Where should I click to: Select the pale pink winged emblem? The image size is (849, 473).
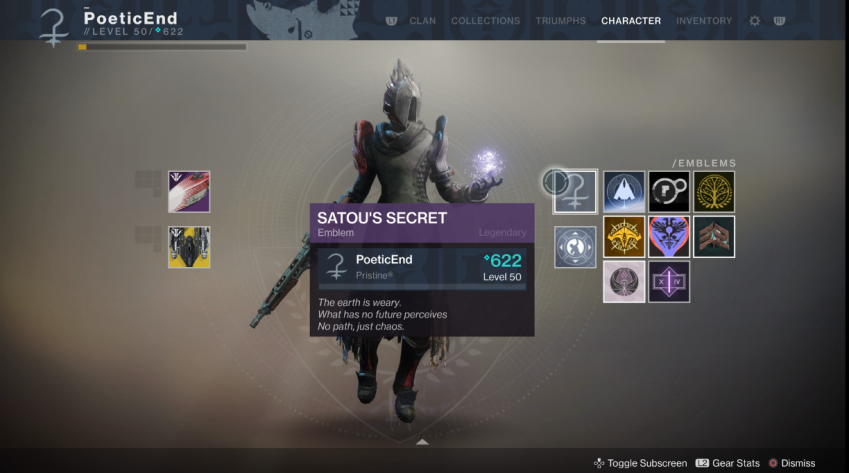(x=623, y=281)
